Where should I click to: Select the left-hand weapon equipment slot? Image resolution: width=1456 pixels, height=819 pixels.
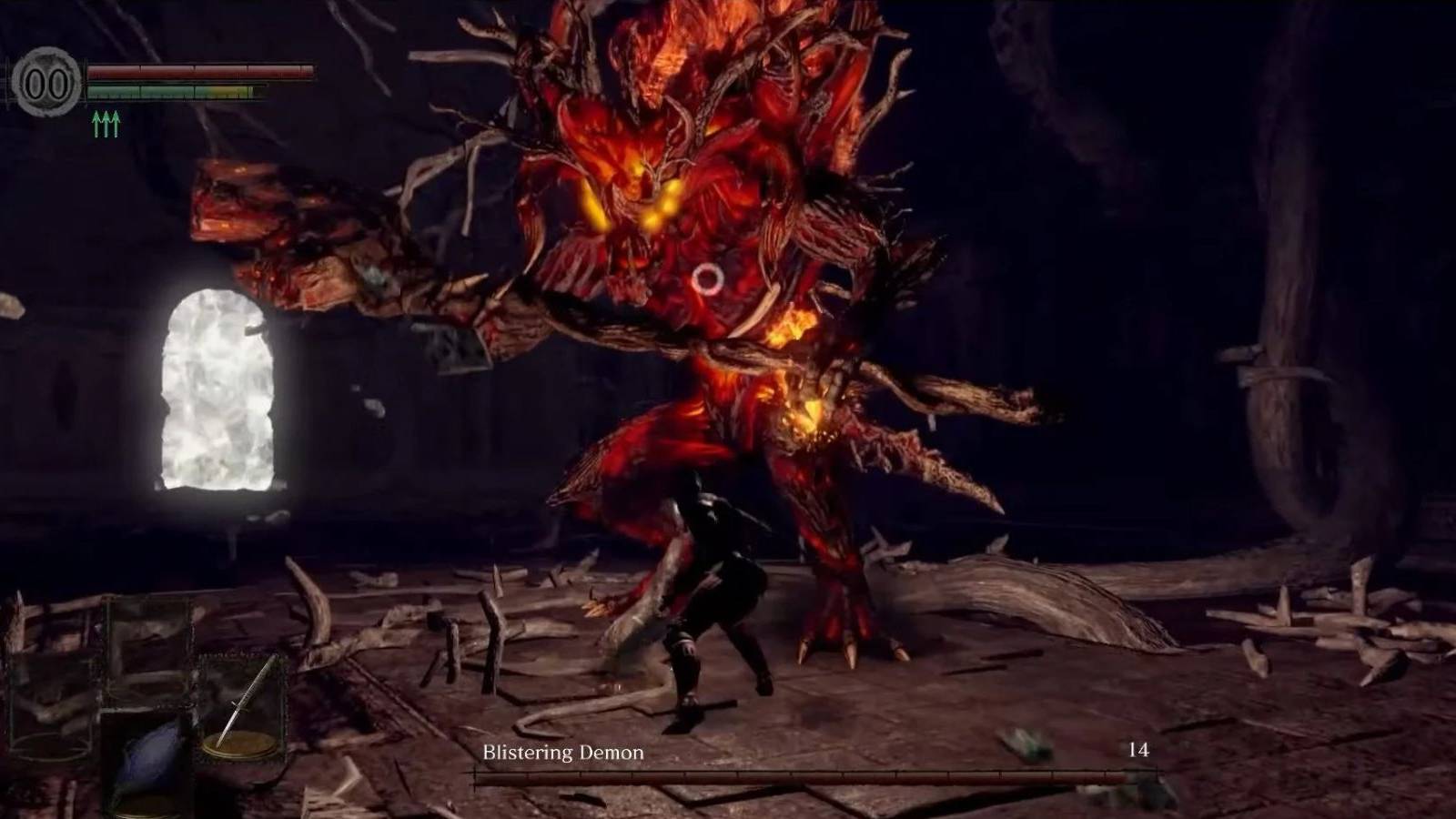[x=50, y=701]
